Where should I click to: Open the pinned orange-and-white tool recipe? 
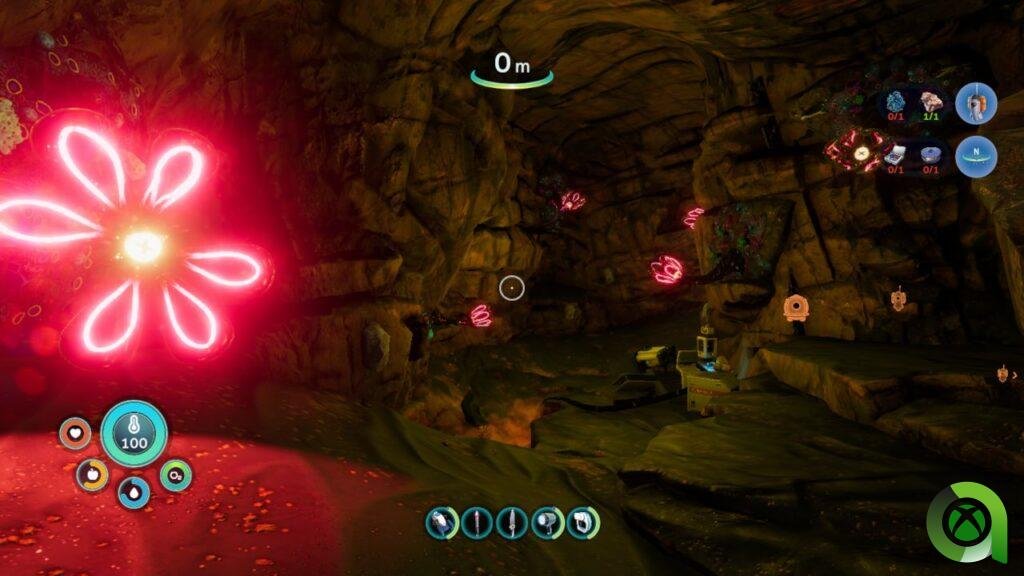[x=975, y=104]
